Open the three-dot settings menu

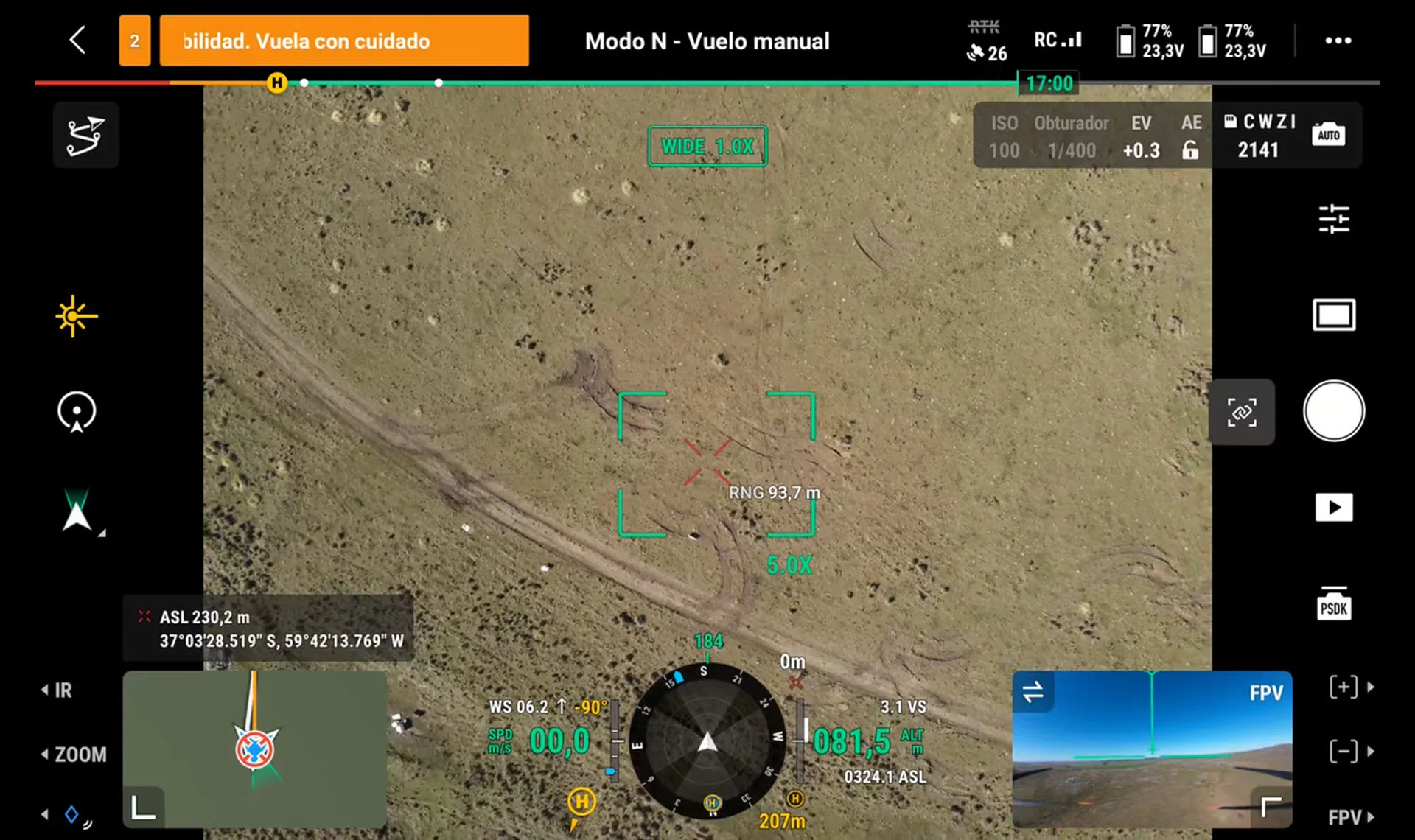1338,41
